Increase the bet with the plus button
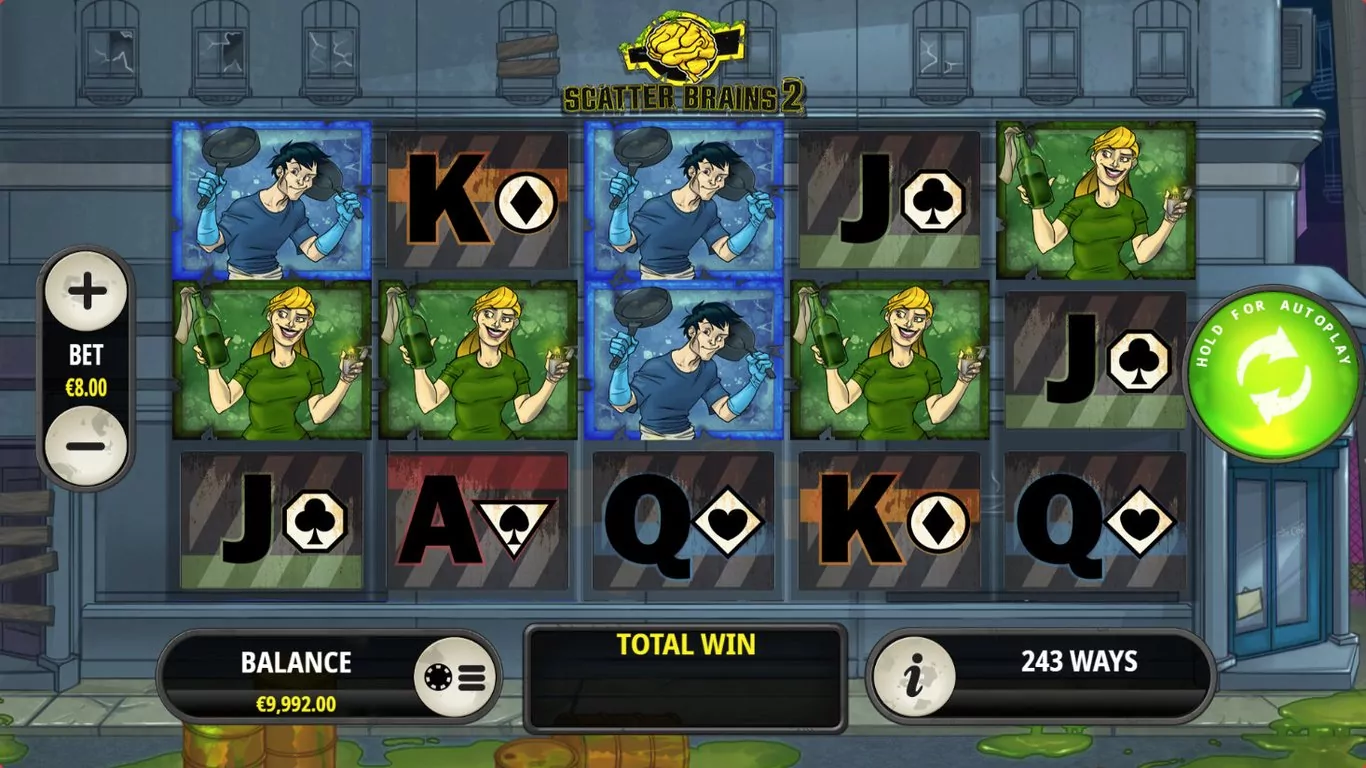 [x=87, y=293]
